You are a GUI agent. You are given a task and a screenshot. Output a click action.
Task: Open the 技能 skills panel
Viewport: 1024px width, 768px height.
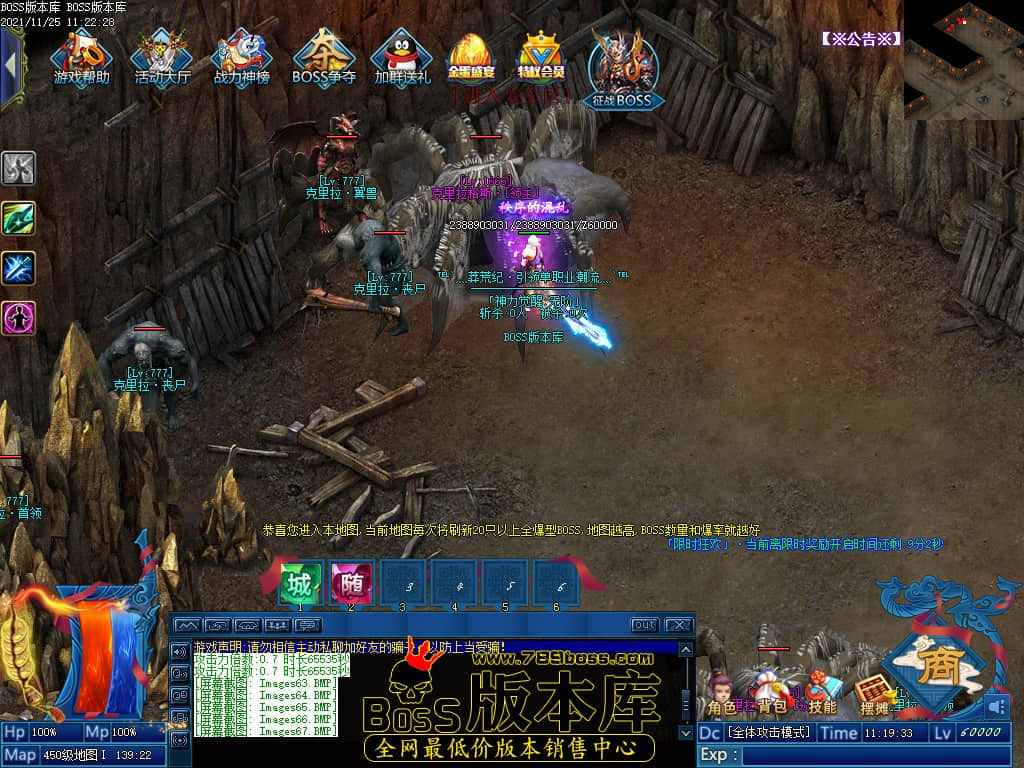point(822,697)
